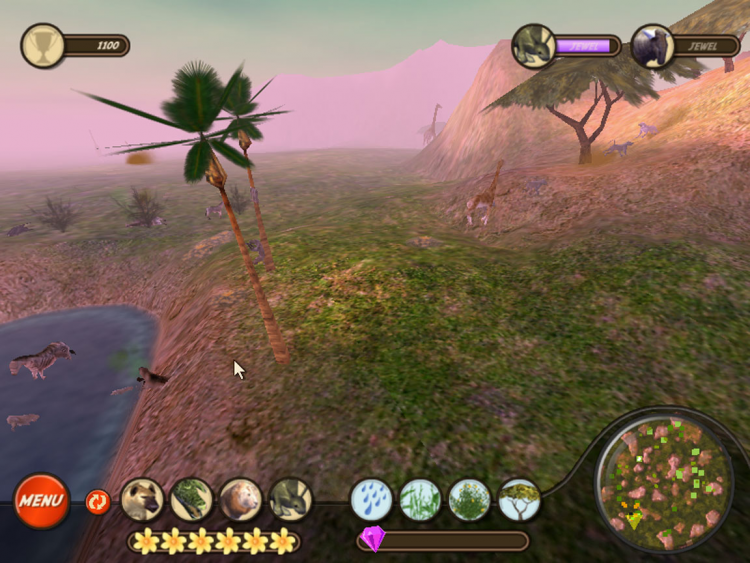
Task: Select the tall grass plant tool
Action: coord(420,499)
